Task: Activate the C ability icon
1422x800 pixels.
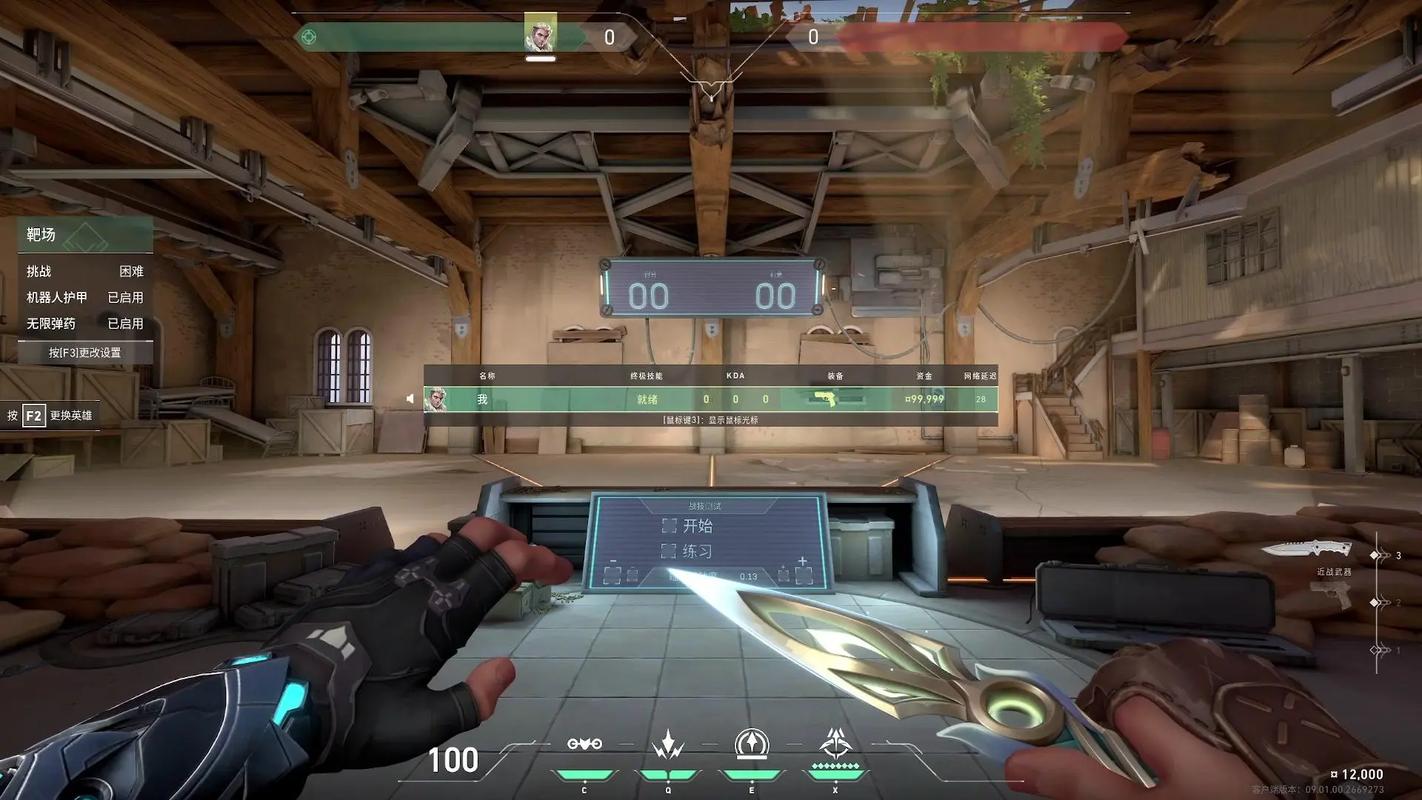Action: pos(584,744)
